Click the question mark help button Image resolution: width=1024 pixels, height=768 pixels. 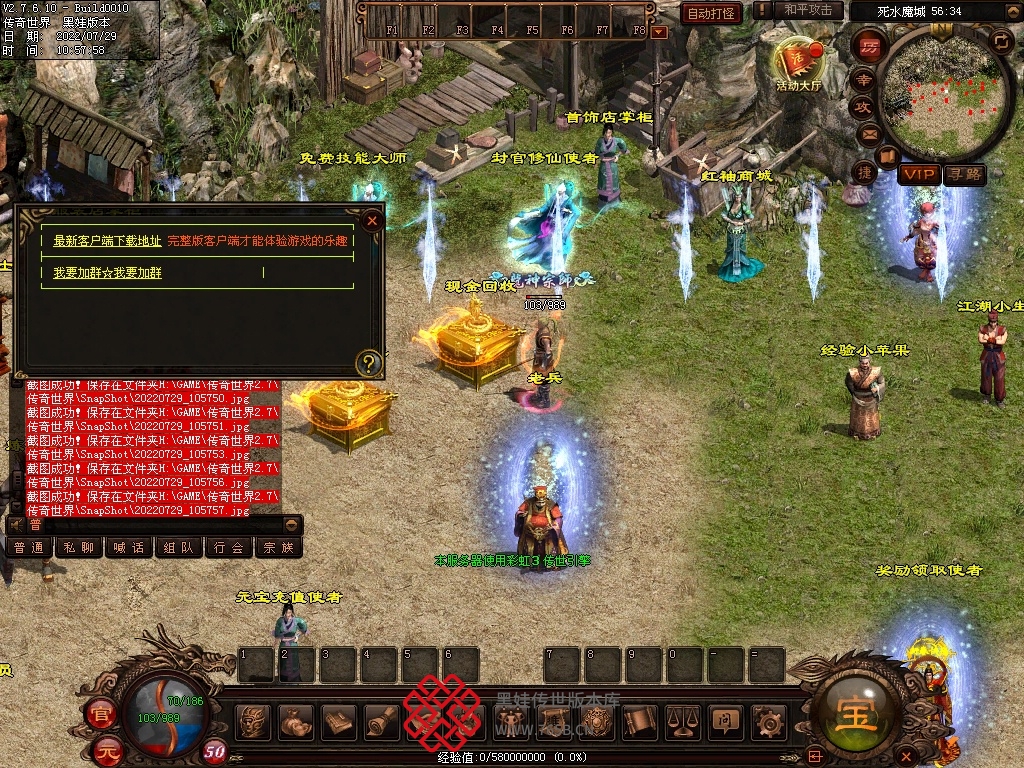pyautogui.click(x=369, y=362)
